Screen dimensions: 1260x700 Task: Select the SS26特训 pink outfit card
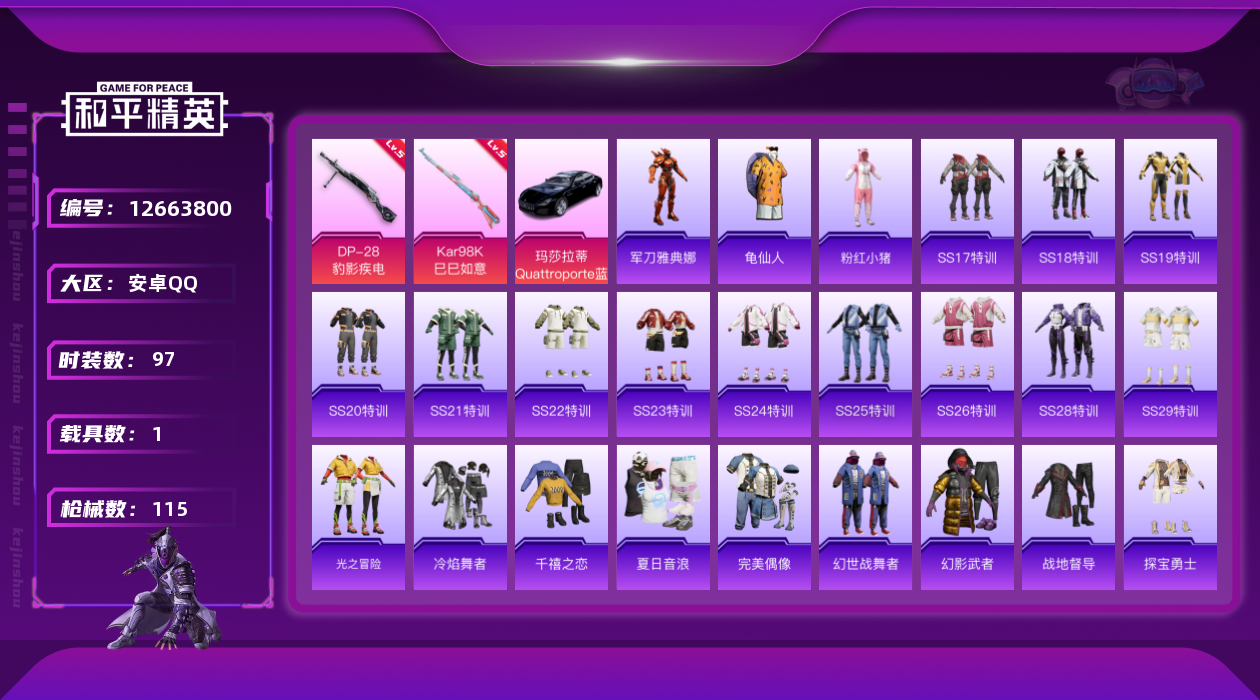pos(967,364)
